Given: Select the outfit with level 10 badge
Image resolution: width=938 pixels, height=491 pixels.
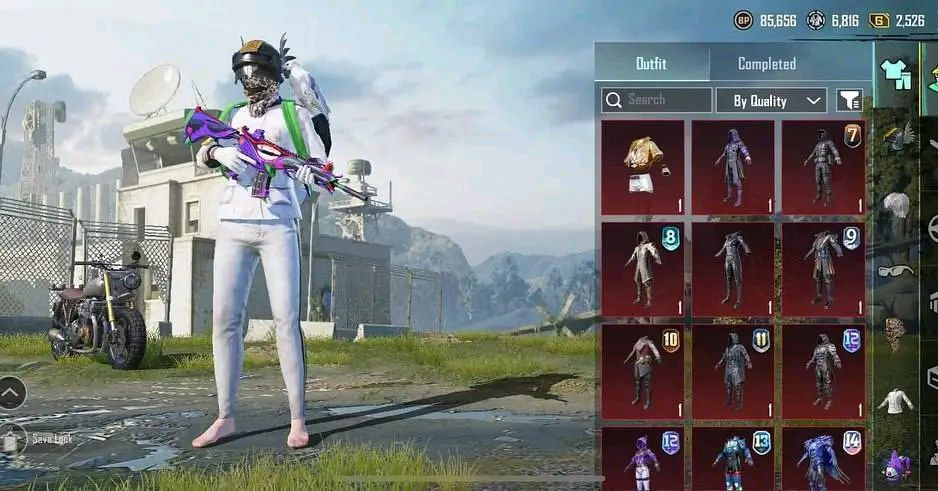Looking at the screenshot, I should tap(643, 370).
